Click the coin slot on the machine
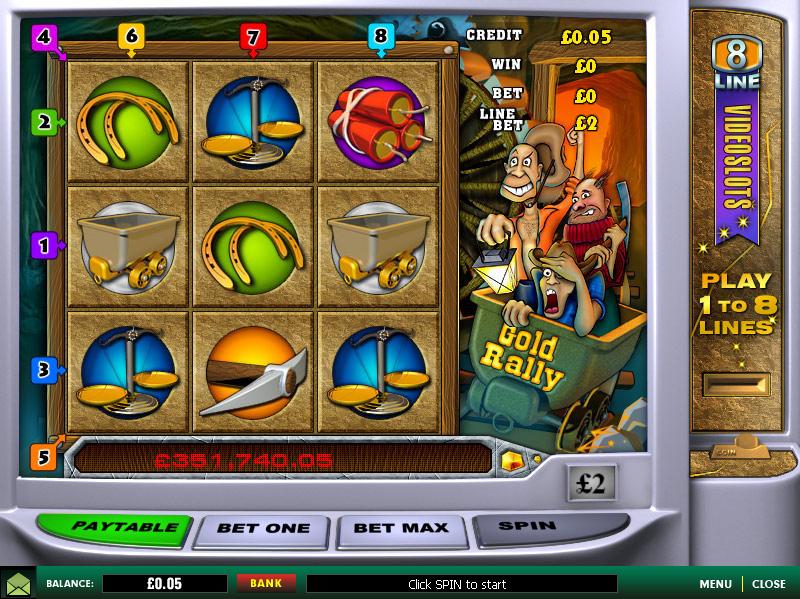The image size is (800, 599). (737, 383)
